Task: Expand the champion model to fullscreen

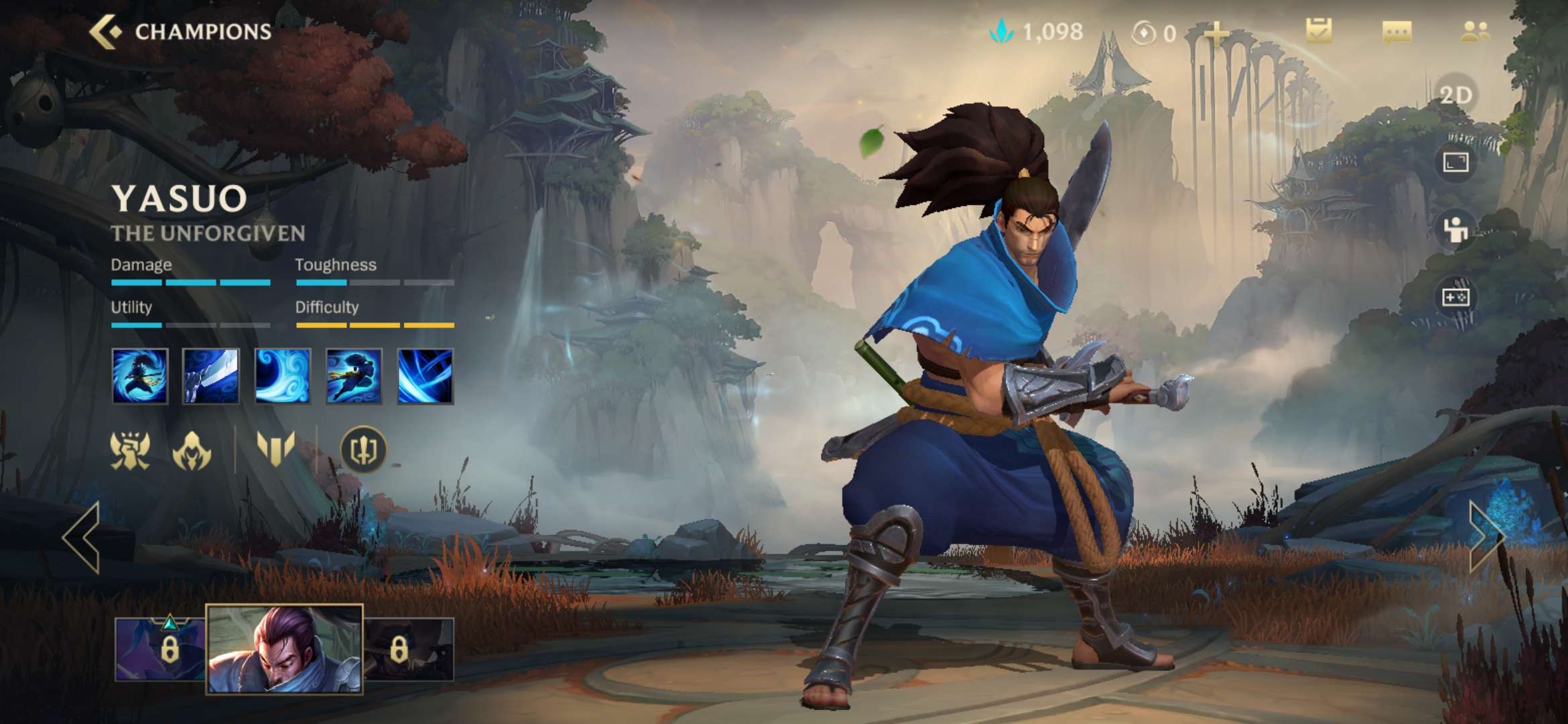Action: click(1455, 162)
